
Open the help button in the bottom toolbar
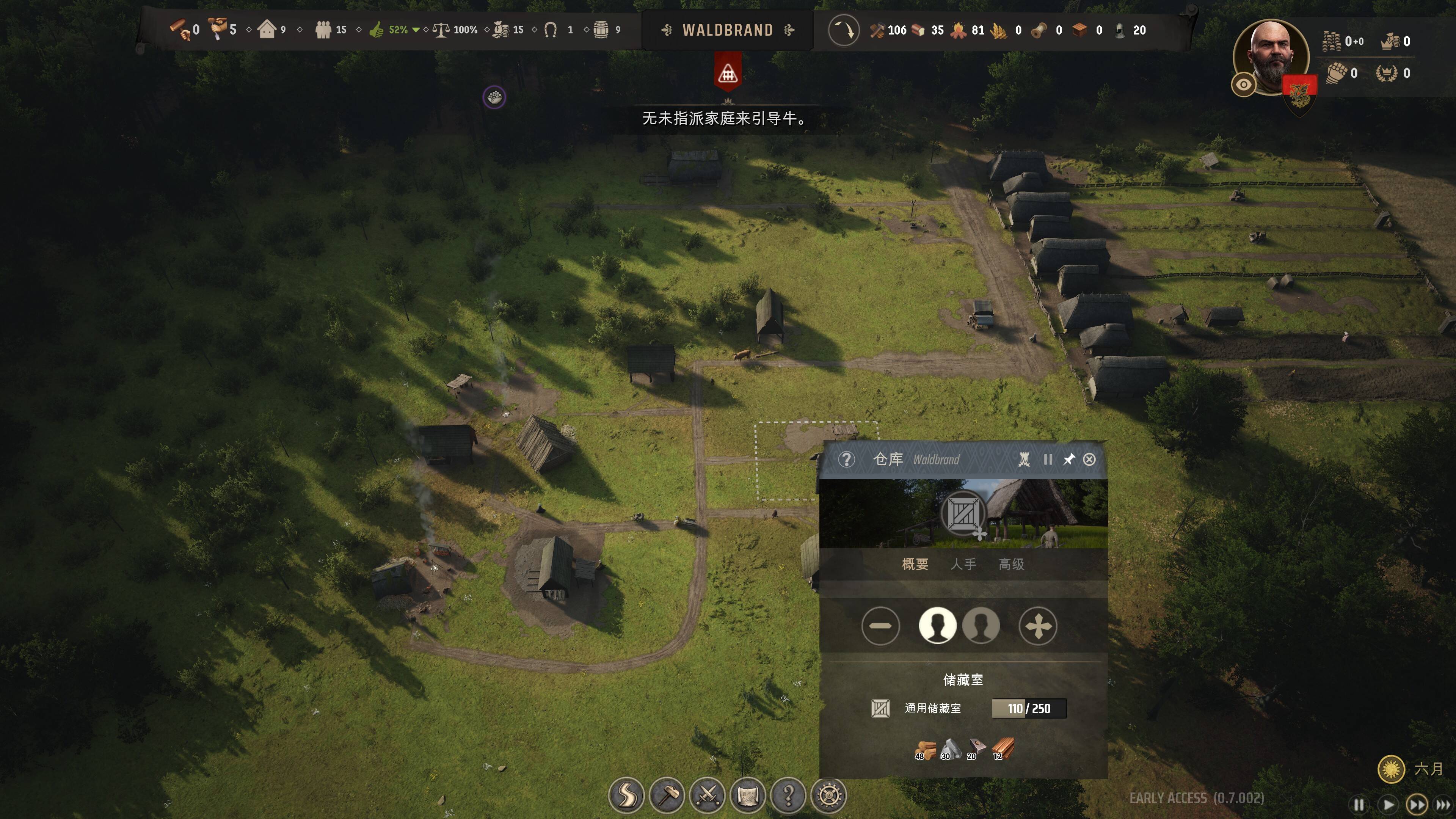pos(789,796)
